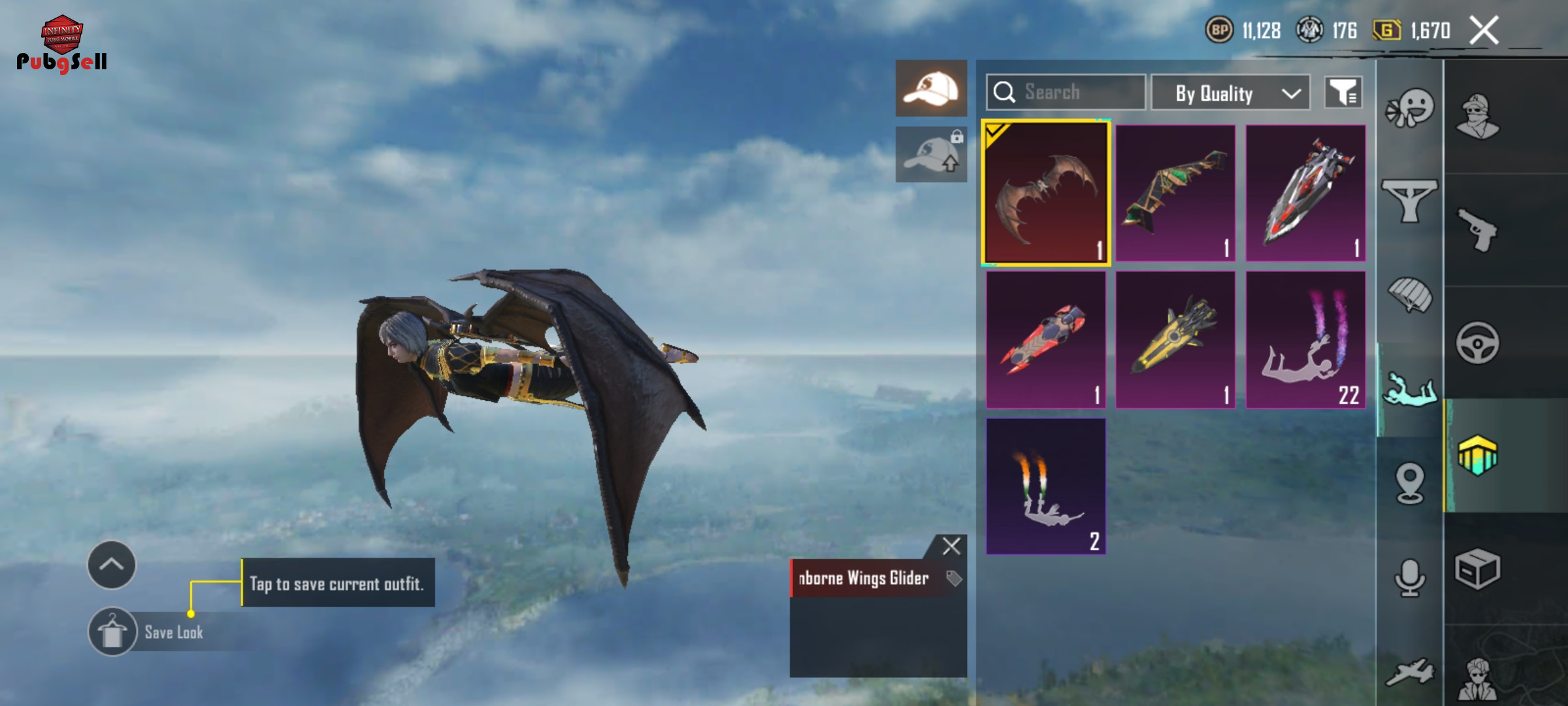Select the bat wings glider item
Image resolution: width=1568 pixels, height=706 pixels.
(x=1045, y=193)
